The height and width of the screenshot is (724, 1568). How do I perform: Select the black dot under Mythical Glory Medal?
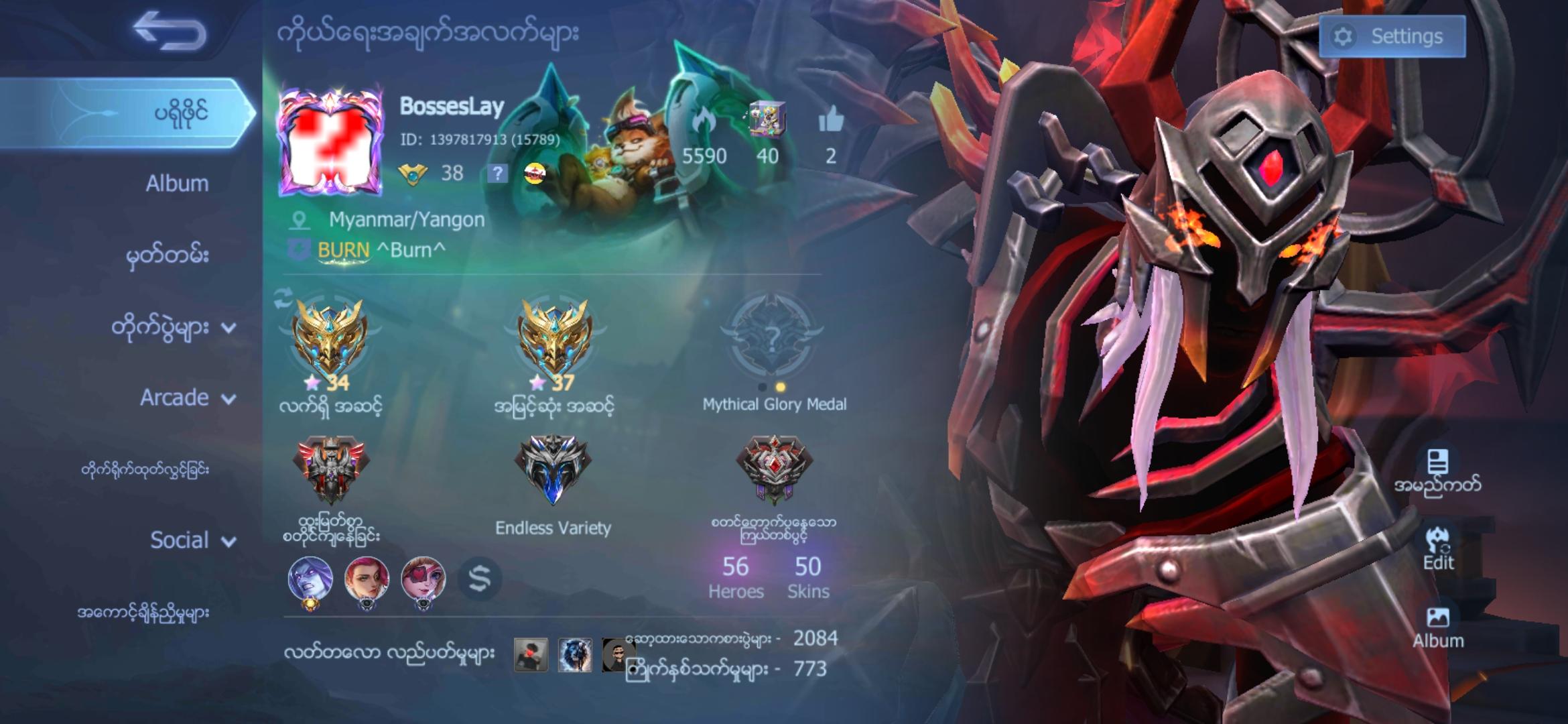[763, 385]
